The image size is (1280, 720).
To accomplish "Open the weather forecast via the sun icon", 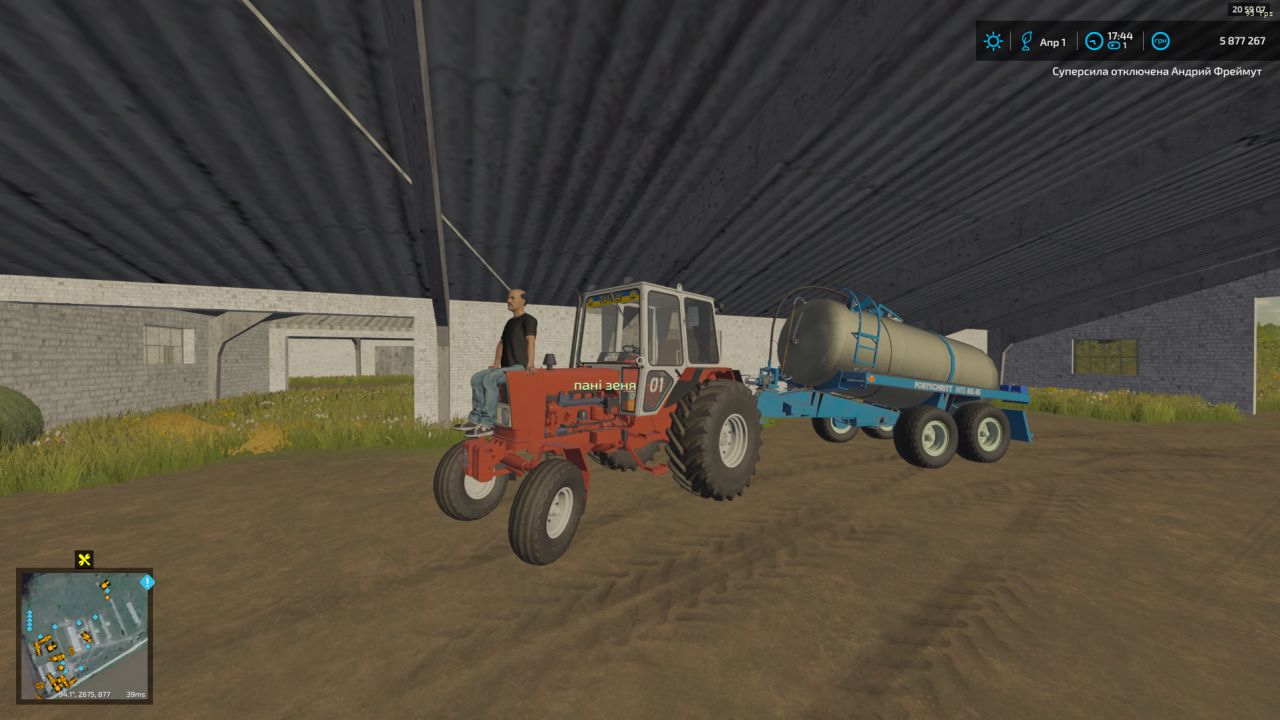I will 993,41.
